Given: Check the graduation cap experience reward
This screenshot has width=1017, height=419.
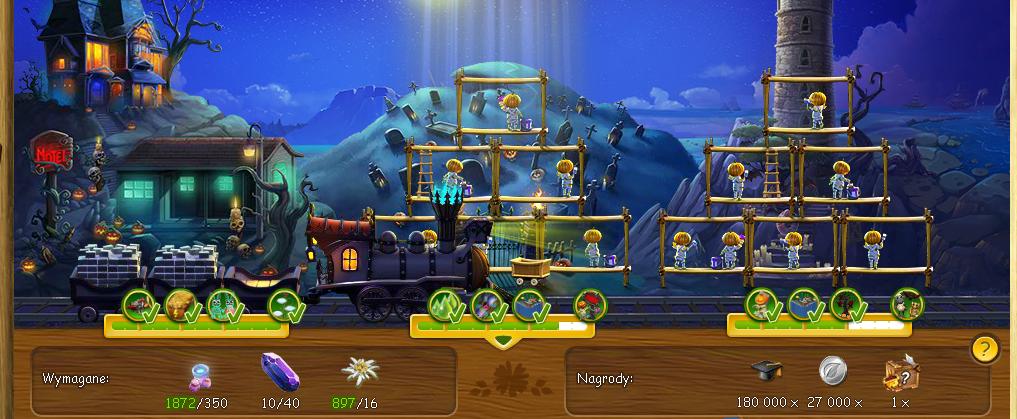Looking at the screenshot, I should [766, 371].
